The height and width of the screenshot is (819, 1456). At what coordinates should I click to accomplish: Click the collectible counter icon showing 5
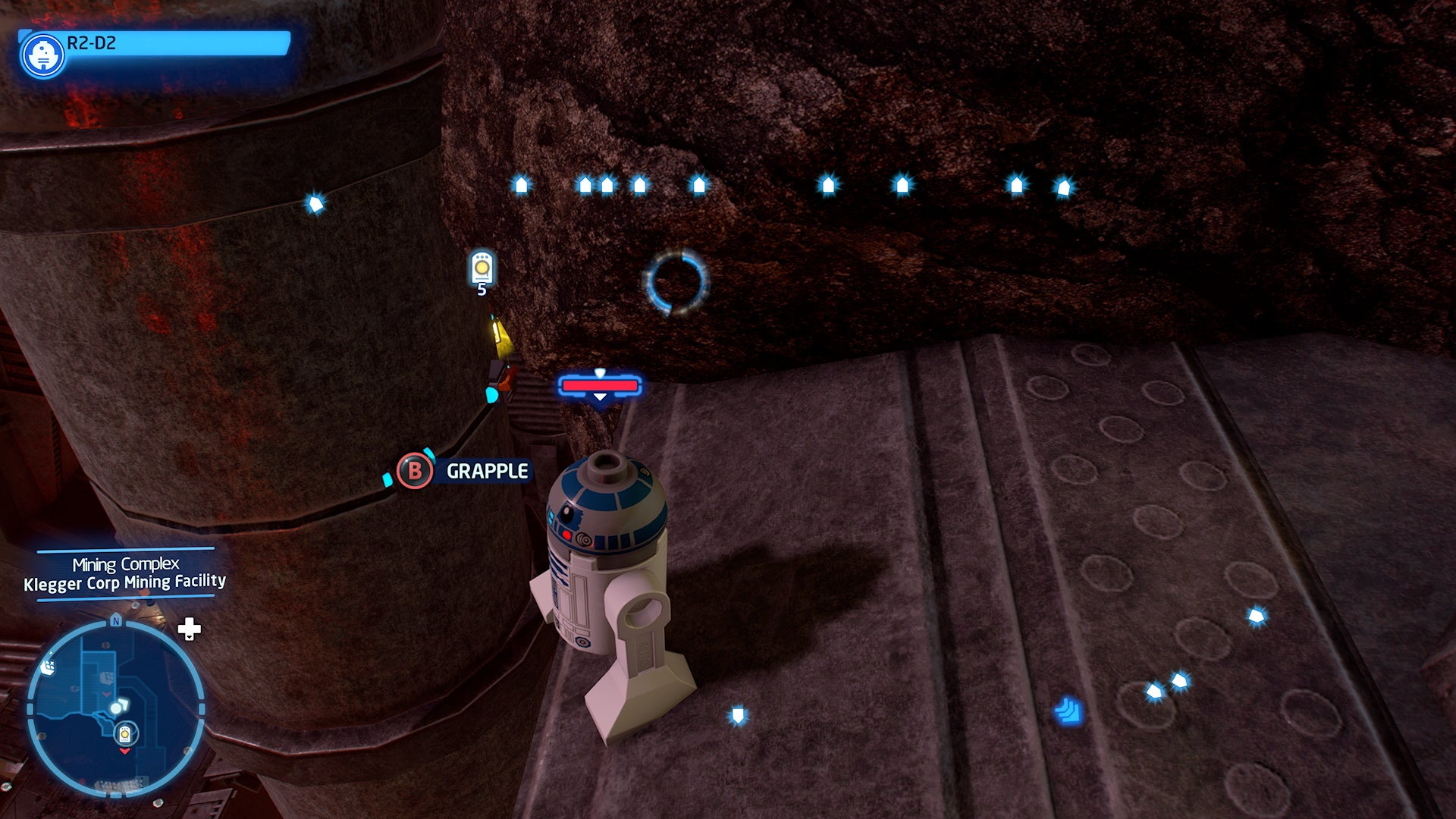pyautogui.click(x=483, y=269)
